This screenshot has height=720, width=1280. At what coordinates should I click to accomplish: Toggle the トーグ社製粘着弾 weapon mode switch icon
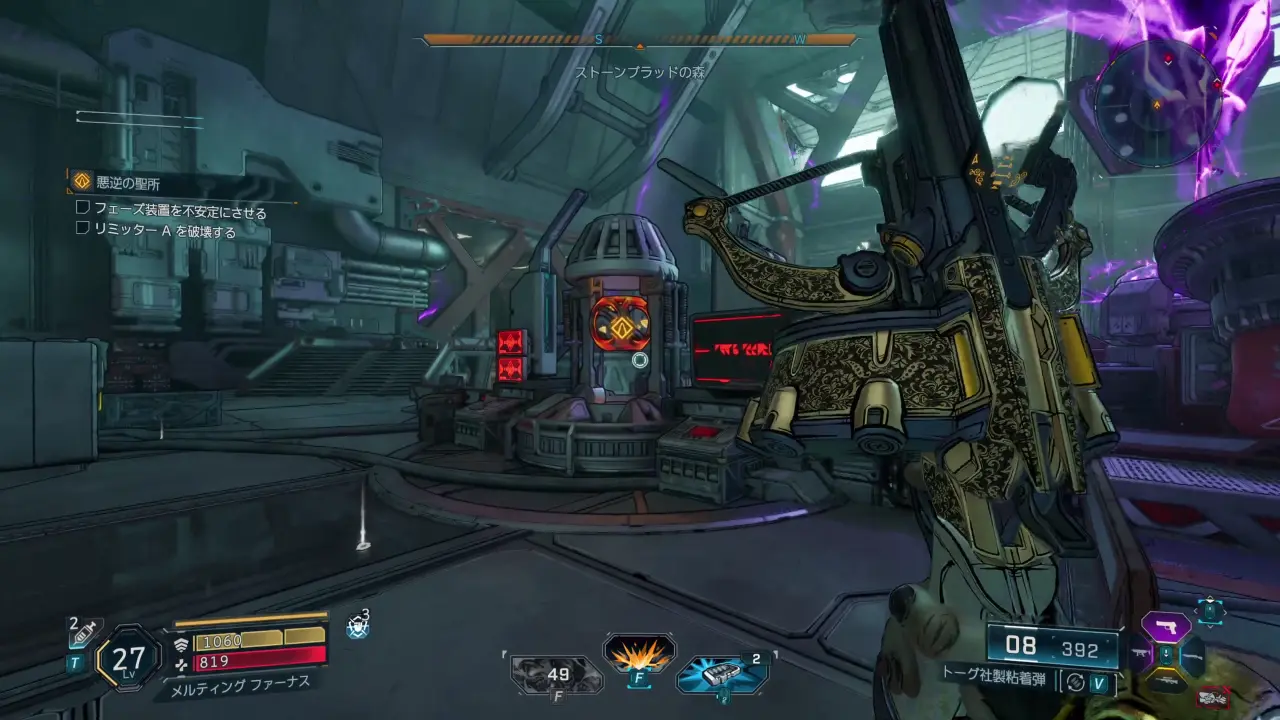1075,682
